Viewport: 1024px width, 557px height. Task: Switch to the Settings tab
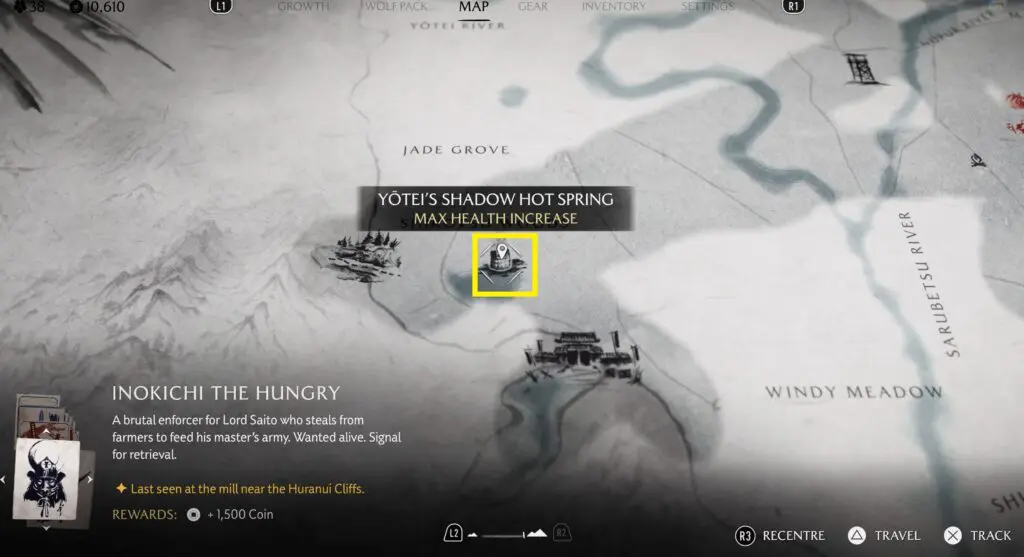[x=707, y=7]
